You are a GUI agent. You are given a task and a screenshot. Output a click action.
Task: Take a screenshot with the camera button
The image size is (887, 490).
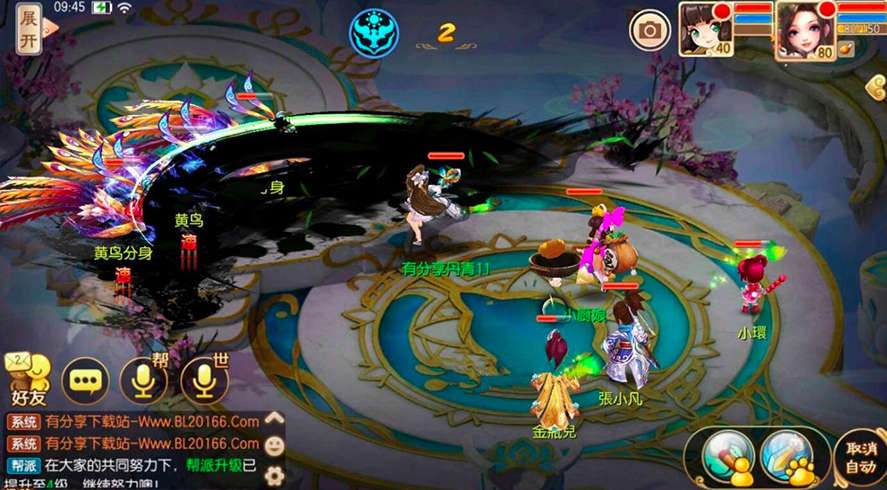650,30
